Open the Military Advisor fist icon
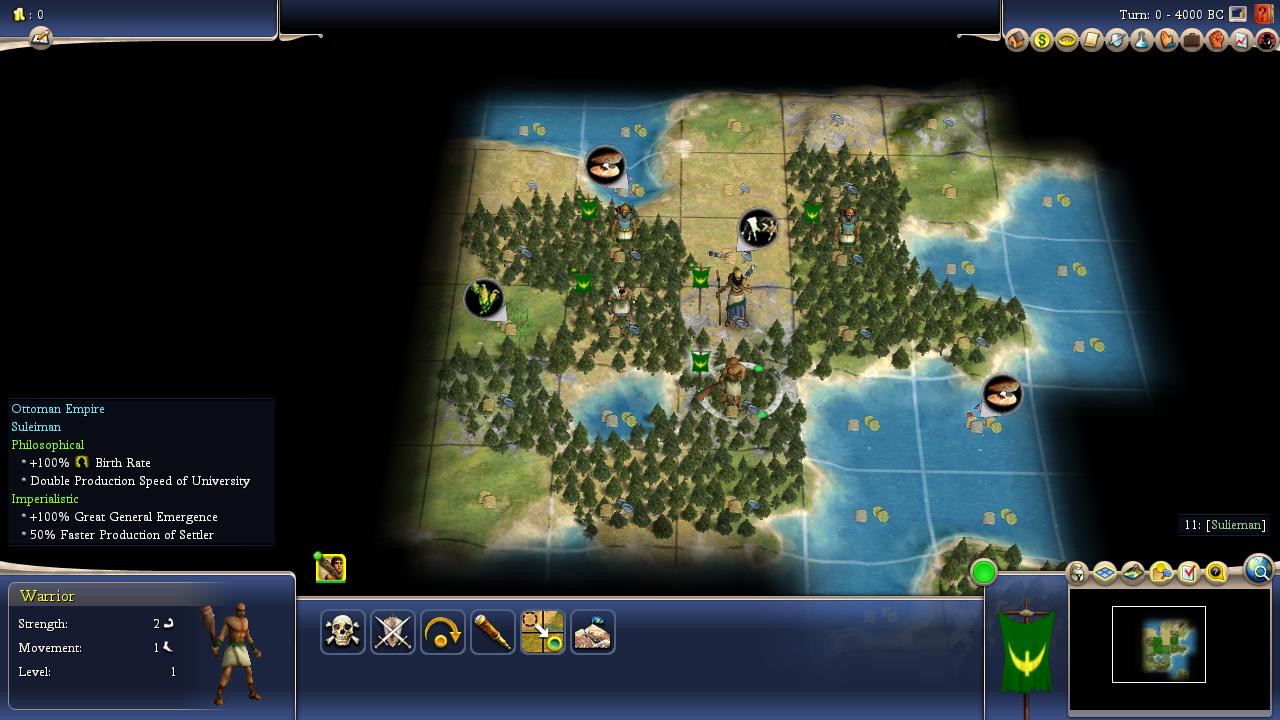 click(1217, 41)
